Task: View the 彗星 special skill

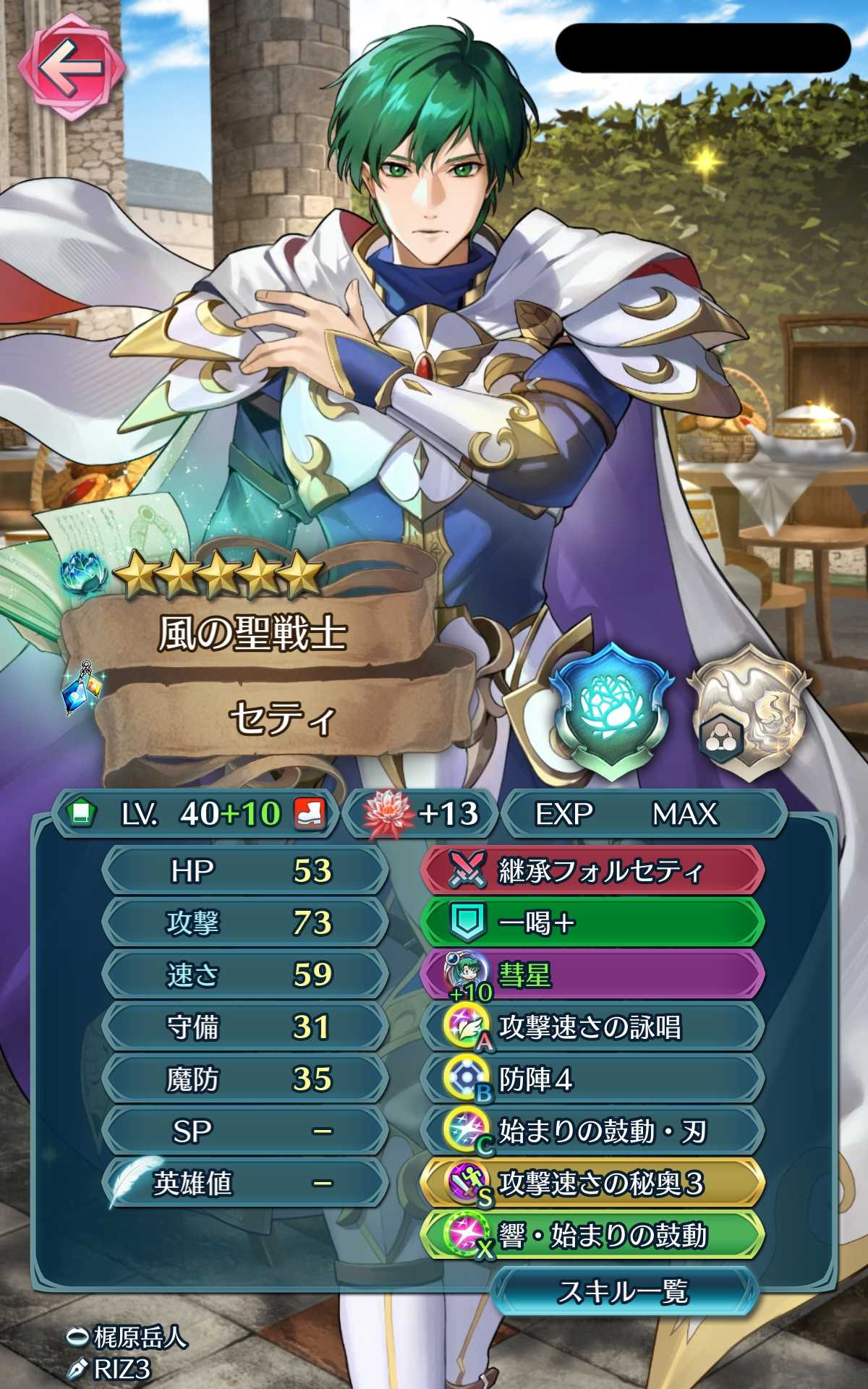Action: click(x=592, y=975)
